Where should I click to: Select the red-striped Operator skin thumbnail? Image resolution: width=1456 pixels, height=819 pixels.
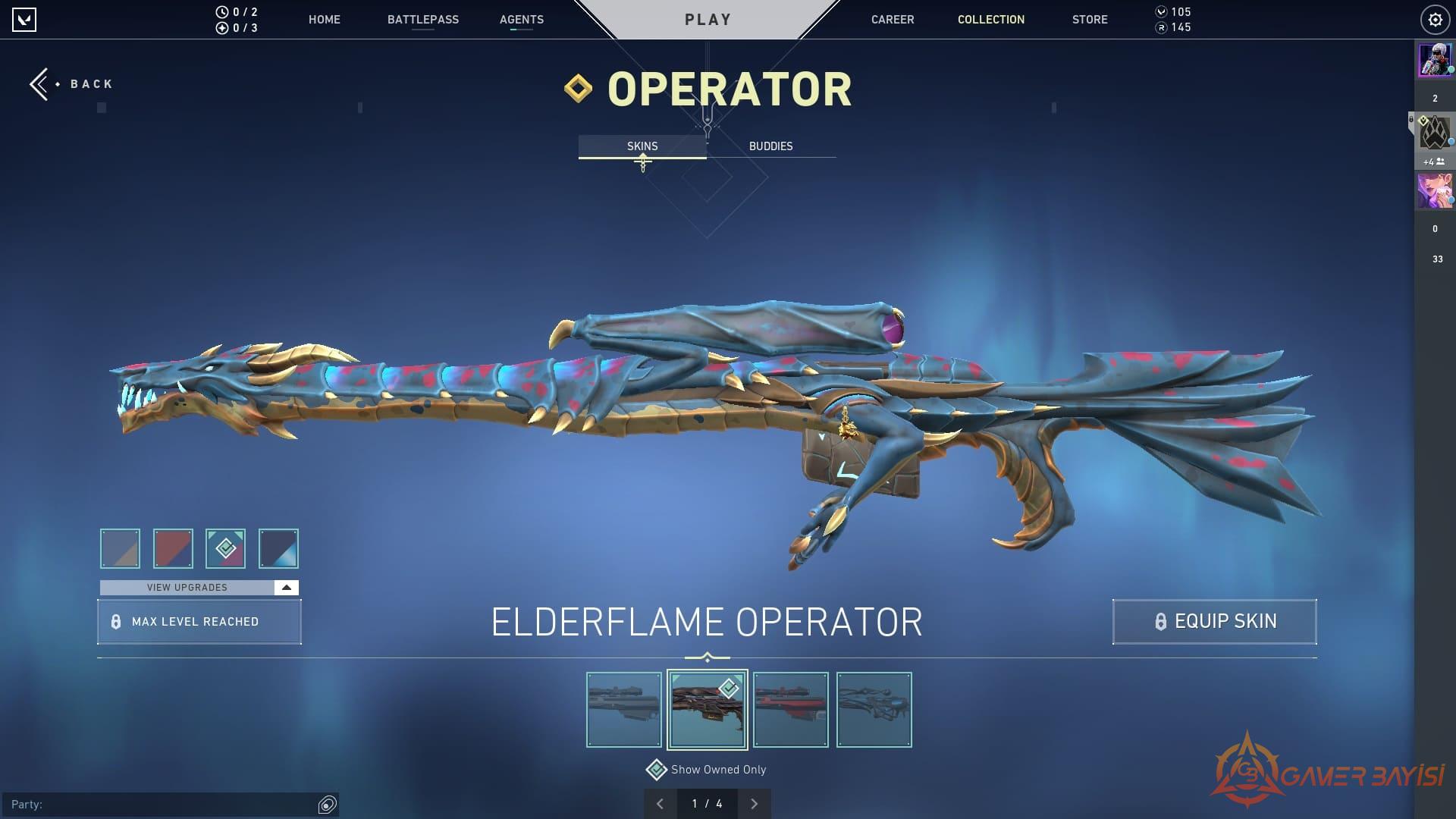791,710
